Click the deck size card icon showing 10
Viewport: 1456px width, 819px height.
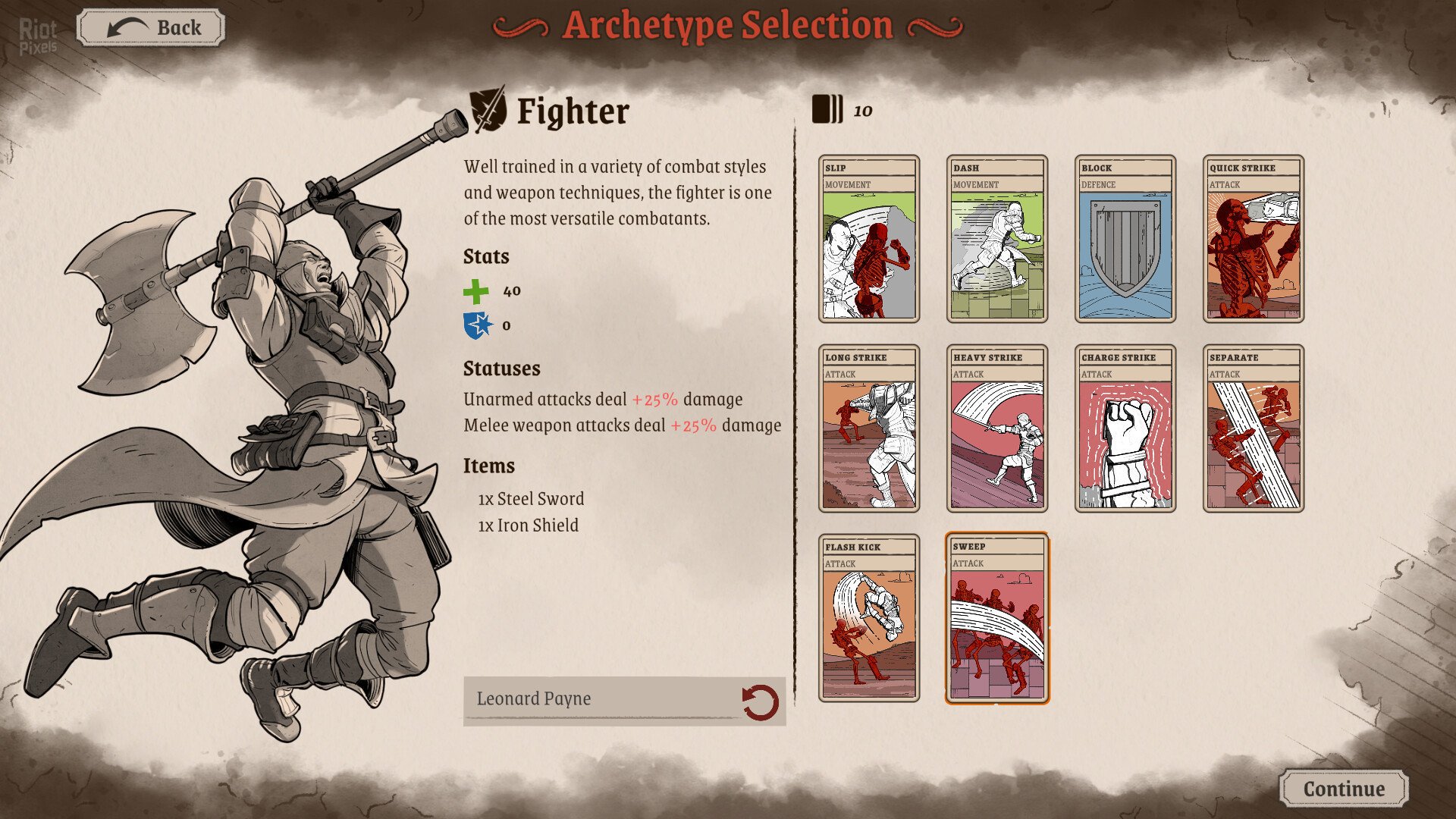click(x=827, y=108)
